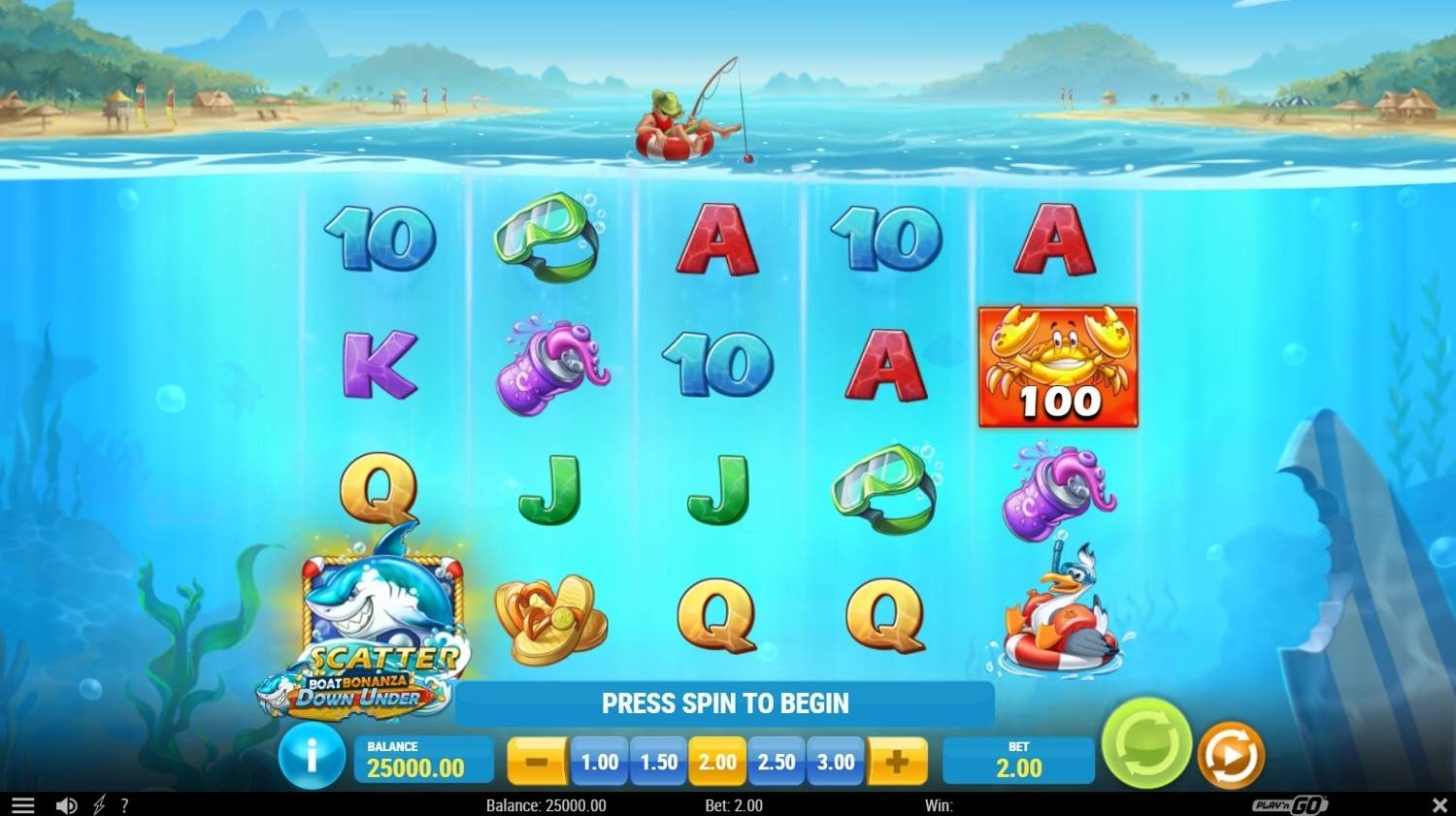
Task: Enable quick spin with the lightning icon
Action: 97,805
